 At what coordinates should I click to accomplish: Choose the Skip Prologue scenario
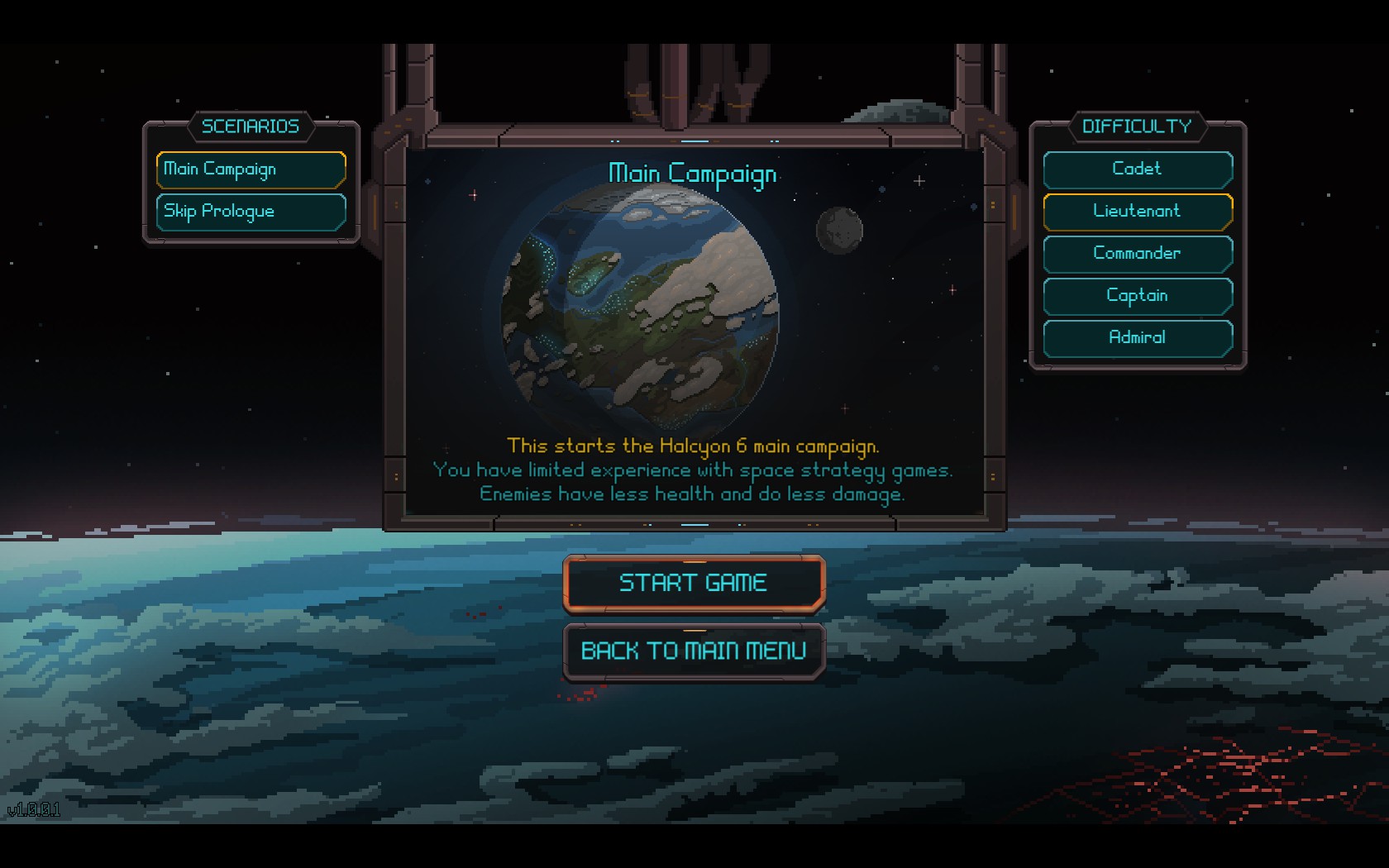point(251,212)
